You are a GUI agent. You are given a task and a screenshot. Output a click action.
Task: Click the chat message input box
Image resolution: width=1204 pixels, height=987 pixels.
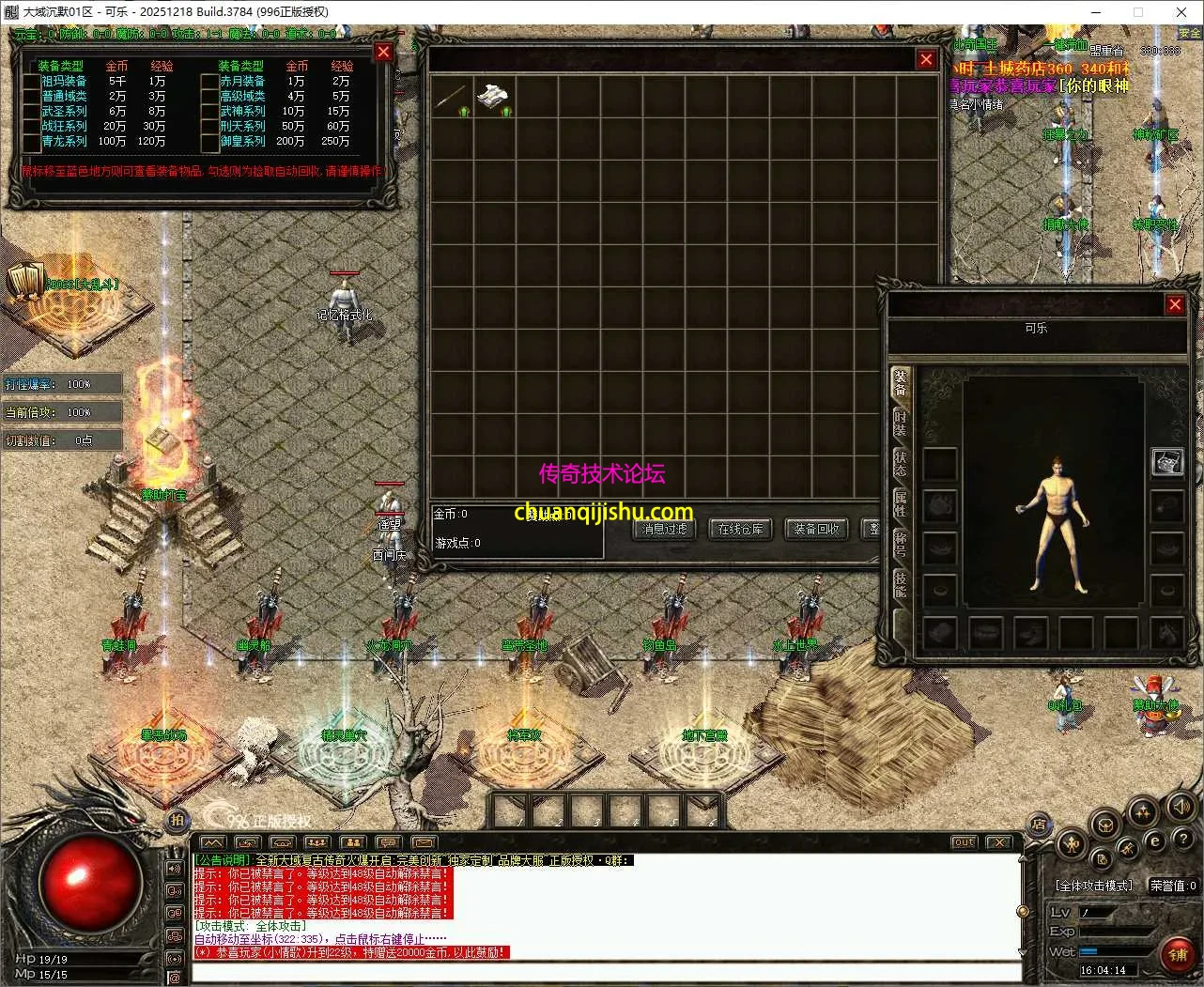601,972
